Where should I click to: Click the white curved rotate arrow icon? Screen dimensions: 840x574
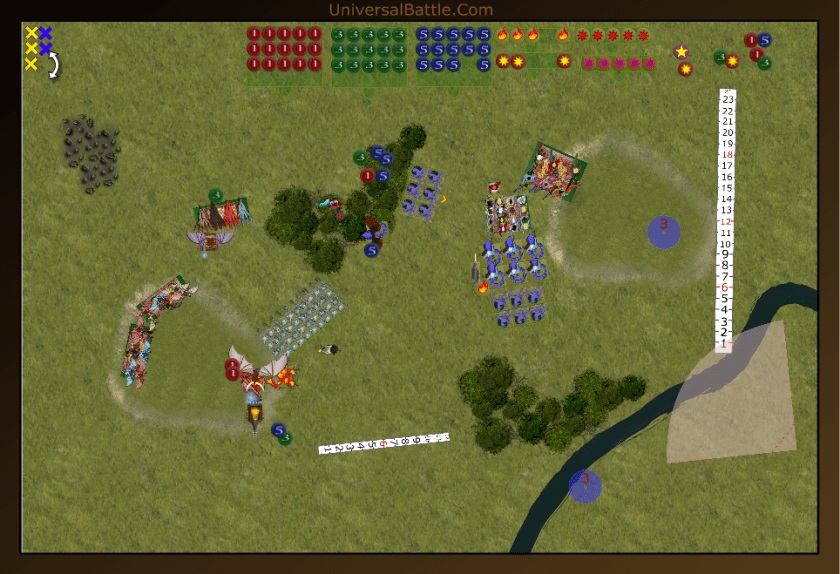pyautogui.click(x=52, y=65)
